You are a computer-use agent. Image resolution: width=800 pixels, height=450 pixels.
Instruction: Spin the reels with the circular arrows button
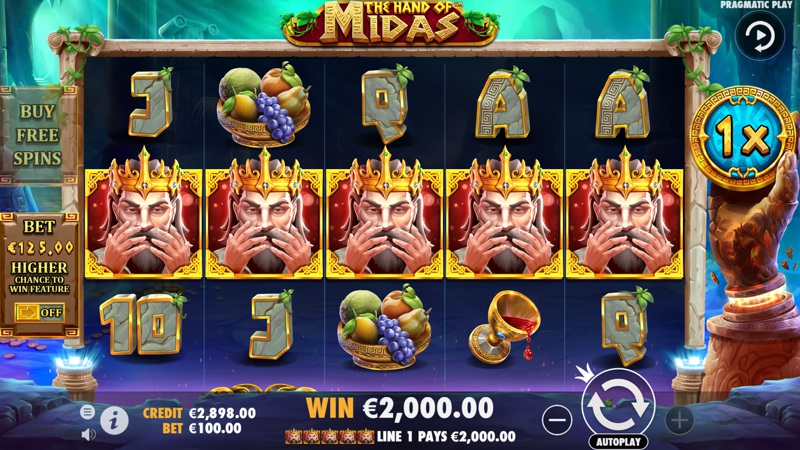click(x=617, y=403)
